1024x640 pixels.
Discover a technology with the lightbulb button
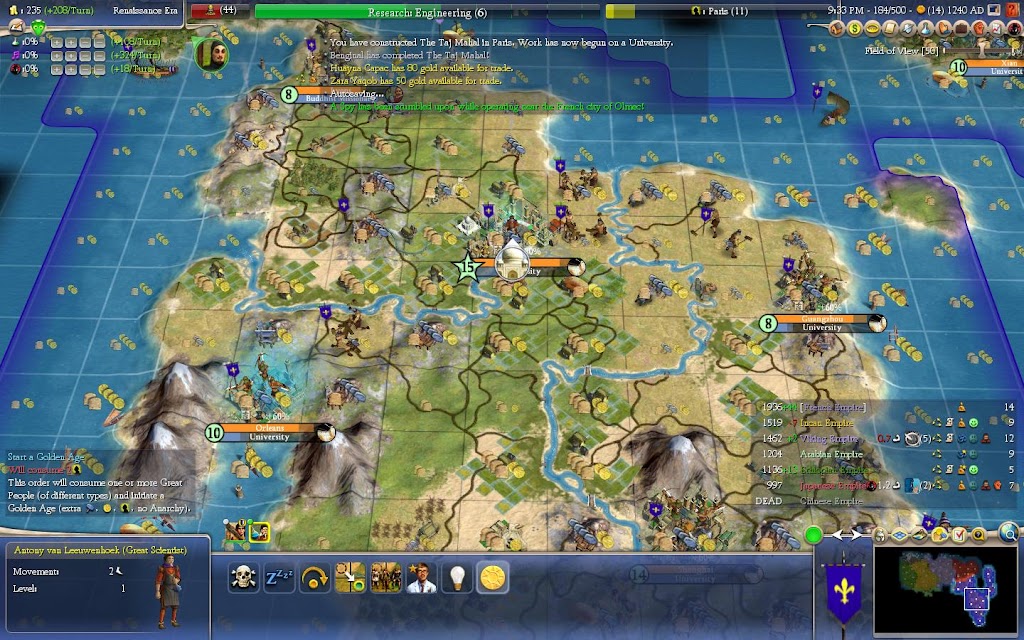pyautogui.click(x=457, y=577)
